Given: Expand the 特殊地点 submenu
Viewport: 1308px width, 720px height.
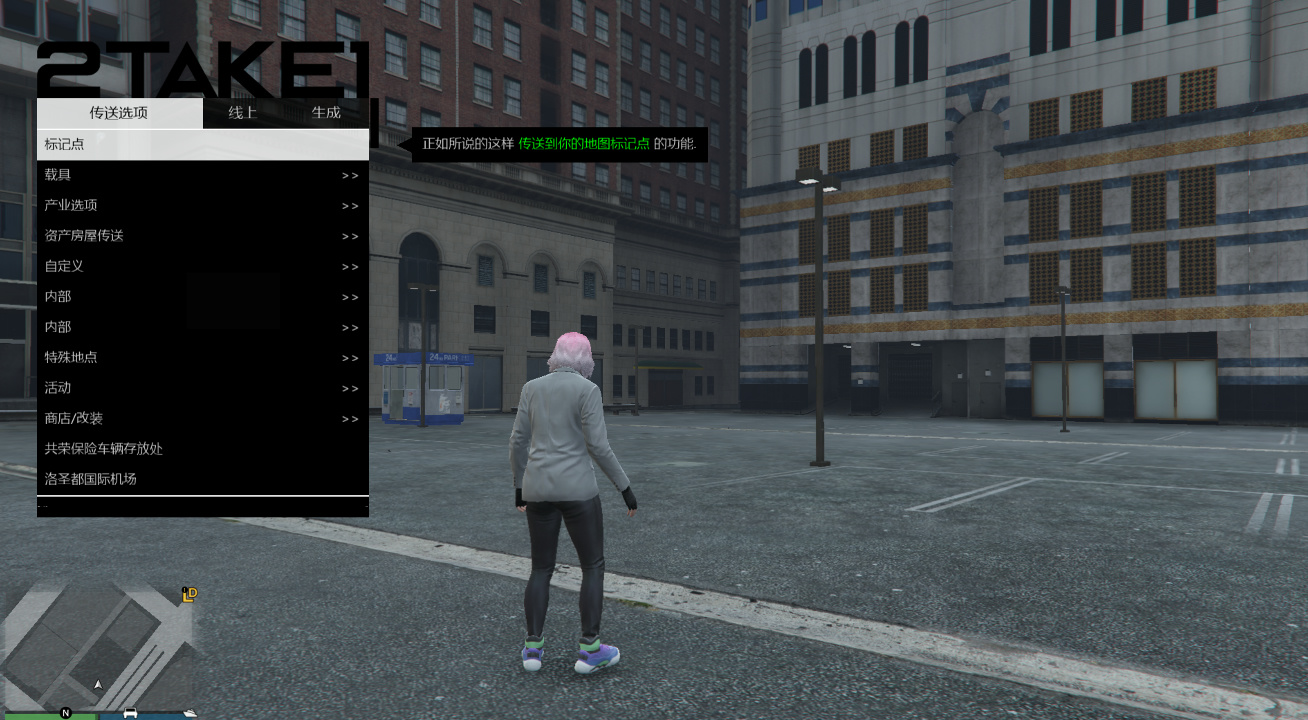Looking at the screenshot, I should (200, 357).
